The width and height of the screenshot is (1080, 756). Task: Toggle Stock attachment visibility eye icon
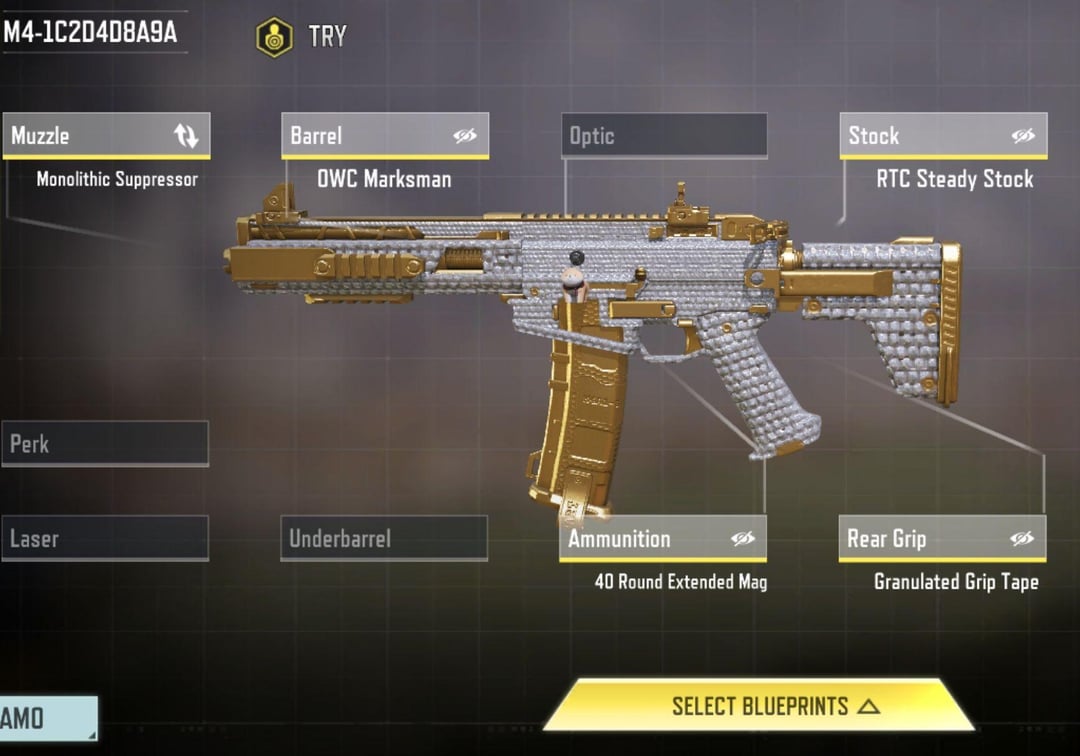point(1023,136)
